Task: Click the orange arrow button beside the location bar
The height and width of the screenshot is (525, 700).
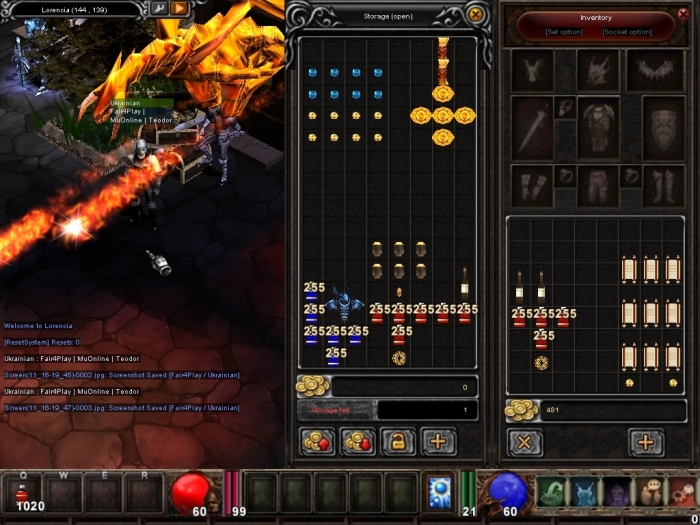Action: (x=180, y=9)
